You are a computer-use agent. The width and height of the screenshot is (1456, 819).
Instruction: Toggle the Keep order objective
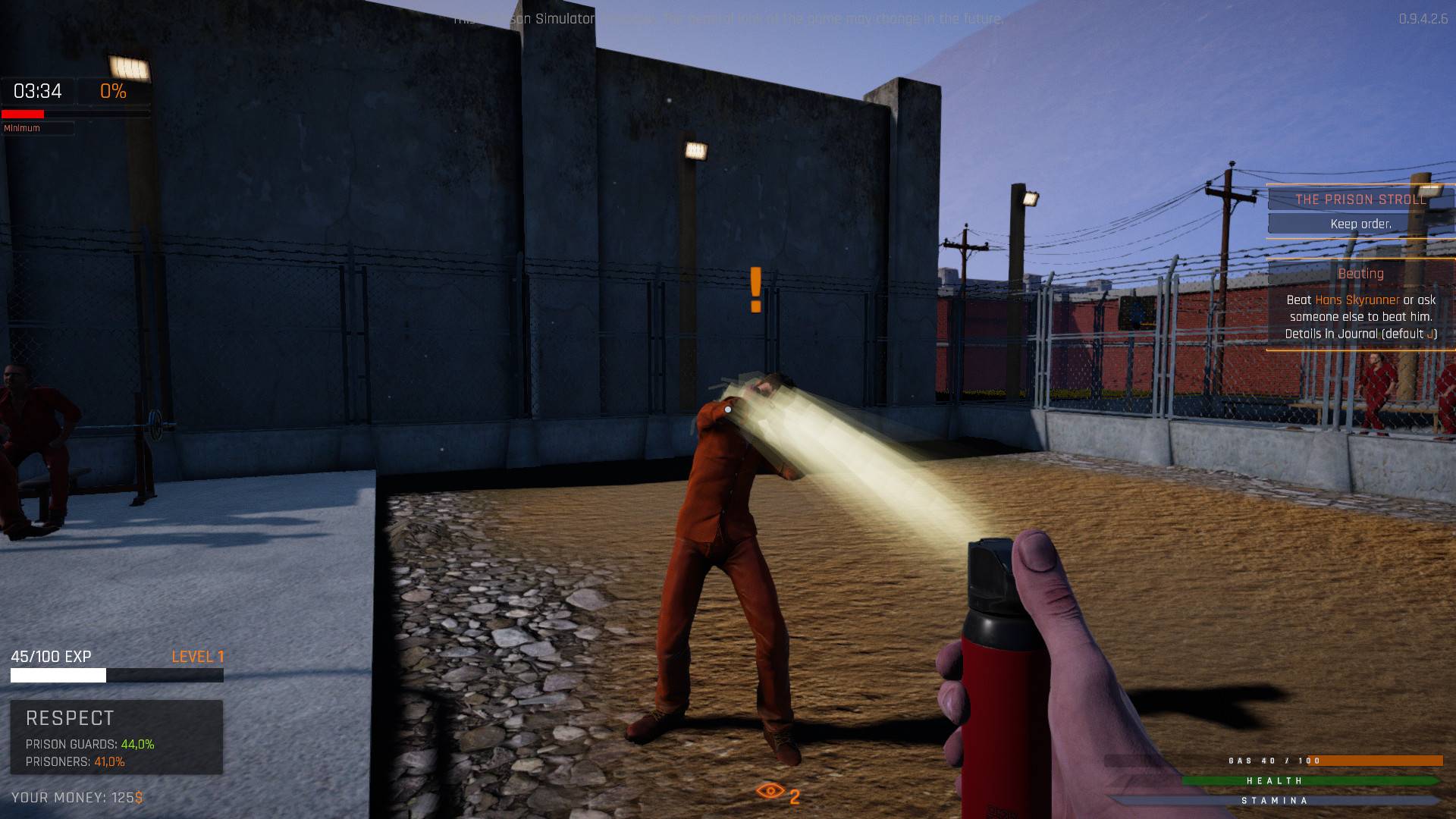click(1360, 224)
